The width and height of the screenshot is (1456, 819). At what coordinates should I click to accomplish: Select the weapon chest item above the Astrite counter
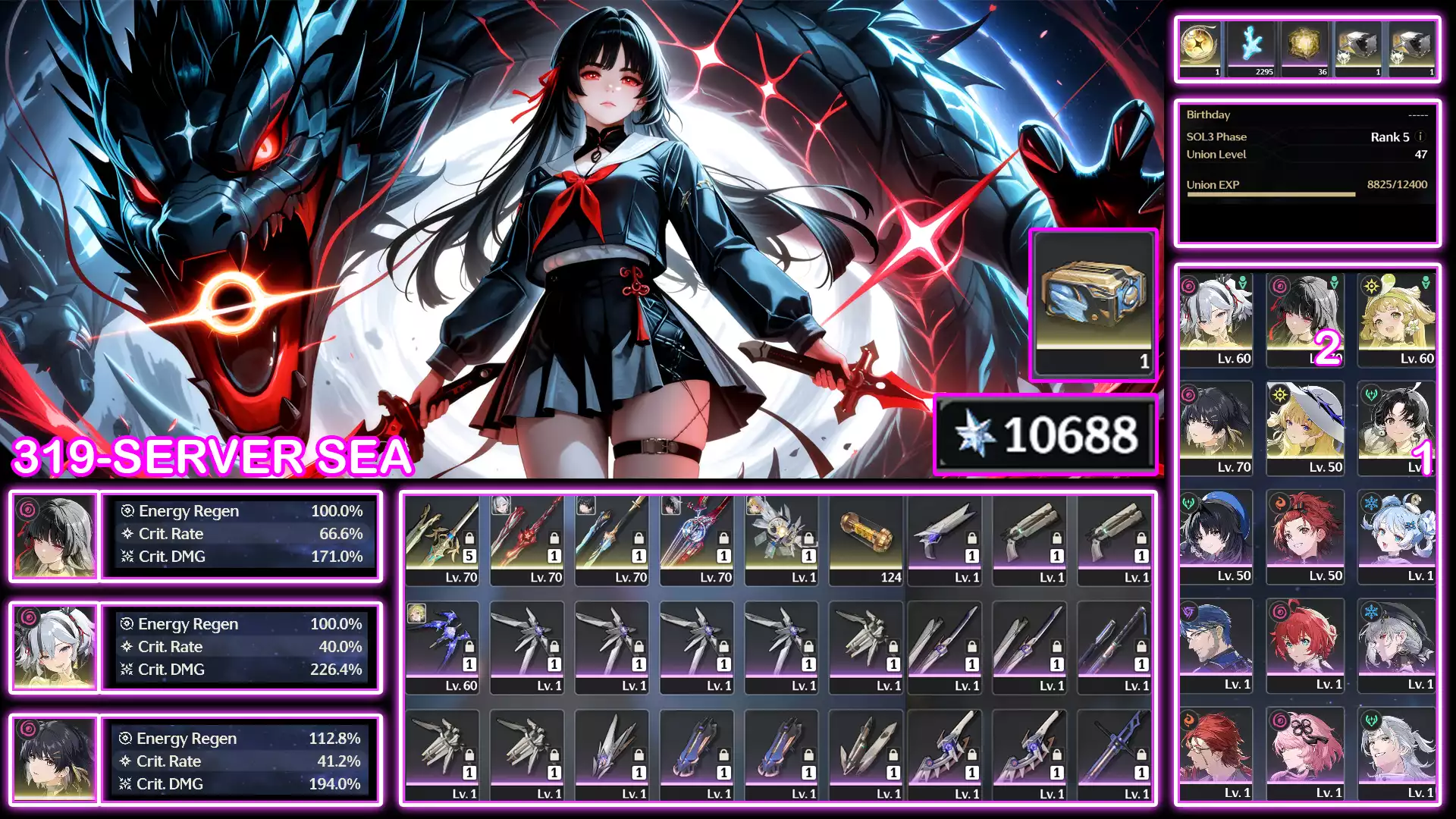pos(1093,303)
